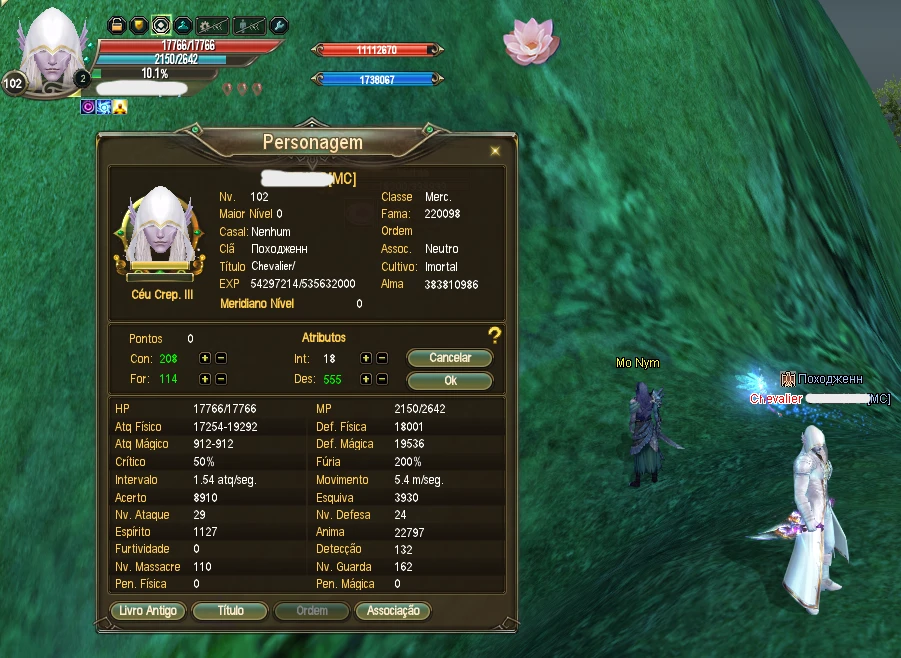This screenshot has height=658, width=901.
Task: Open the Título selection
Action: point(230,611)
